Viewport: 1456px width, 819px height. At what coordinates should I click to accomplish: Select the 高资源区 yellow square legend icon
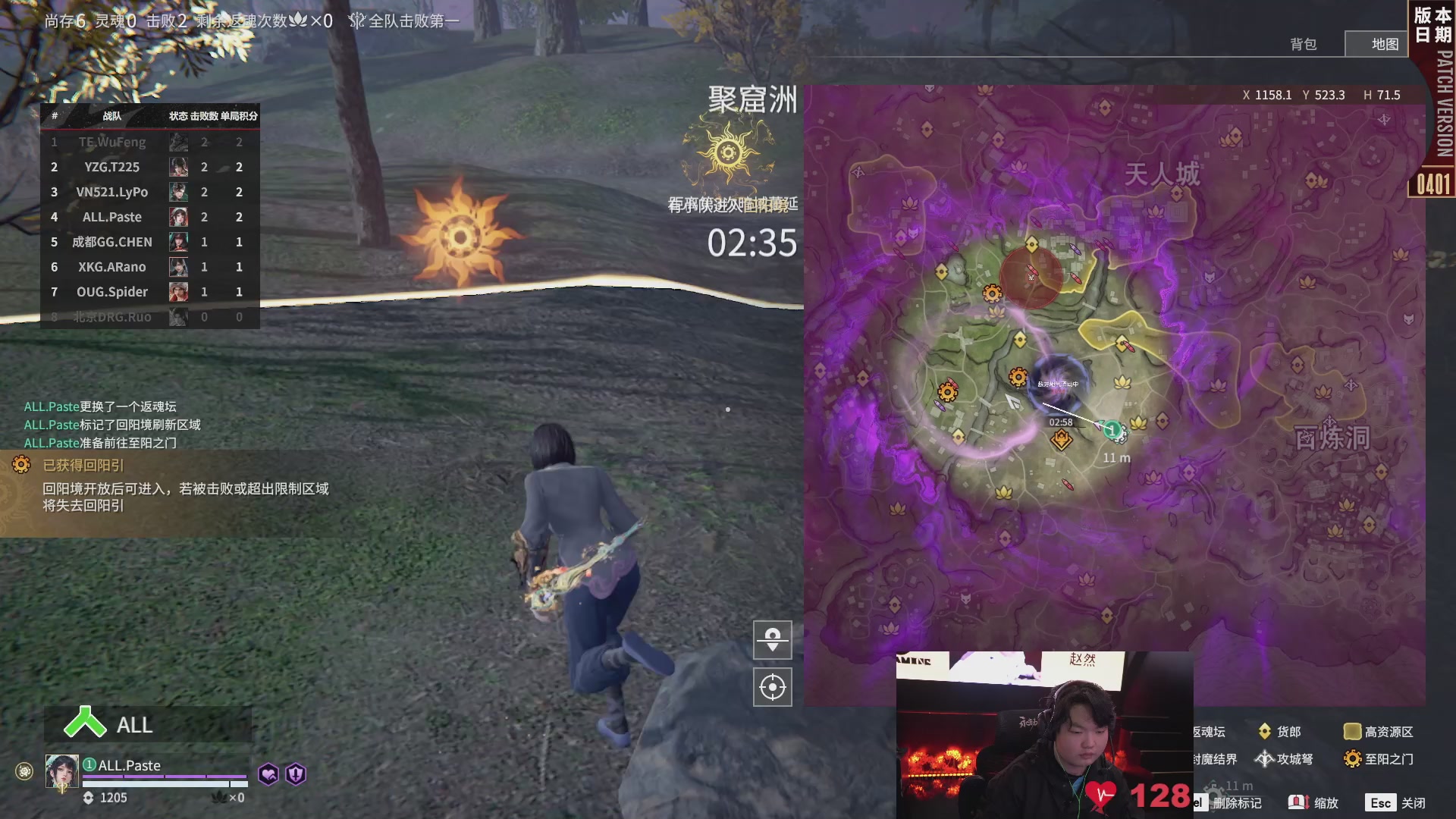click(x=1353, y=731)
